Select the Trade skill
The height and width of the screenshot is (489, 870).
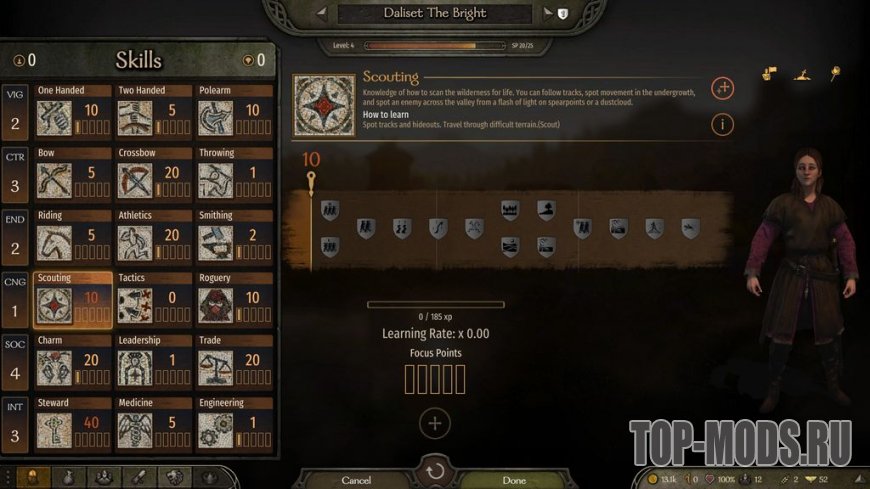click(x=233, y=362)
